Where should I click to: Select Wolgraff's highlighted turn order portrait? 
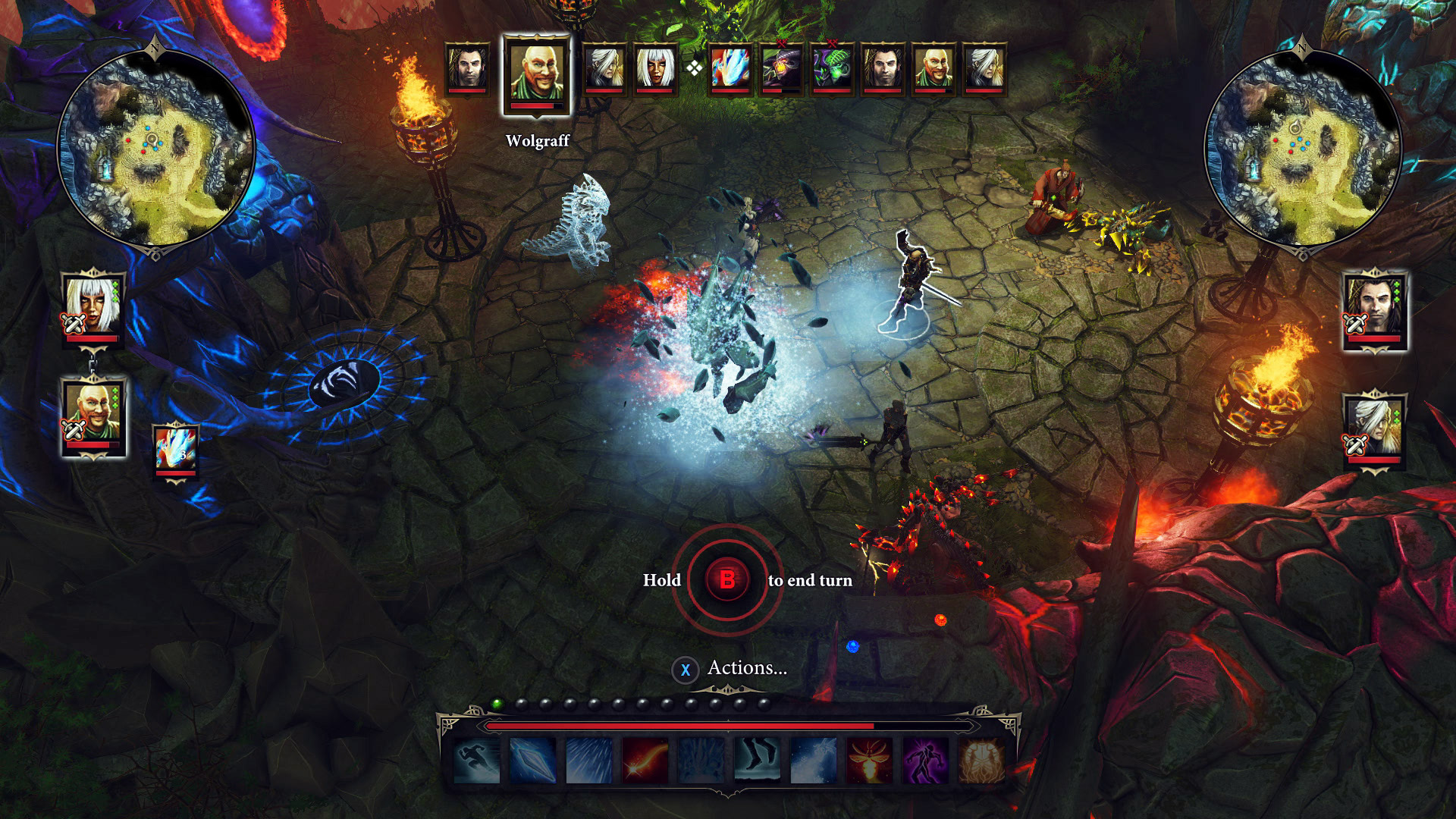tap(537, 74)
